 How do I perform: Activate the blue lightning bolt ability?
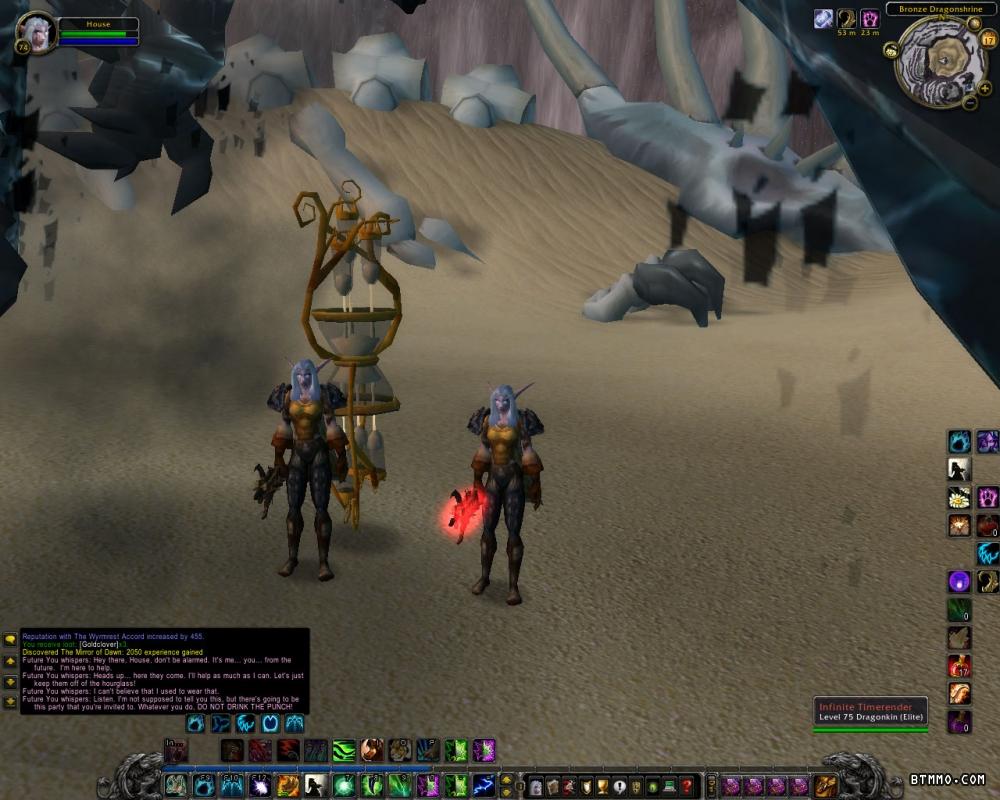click(485, 786)
